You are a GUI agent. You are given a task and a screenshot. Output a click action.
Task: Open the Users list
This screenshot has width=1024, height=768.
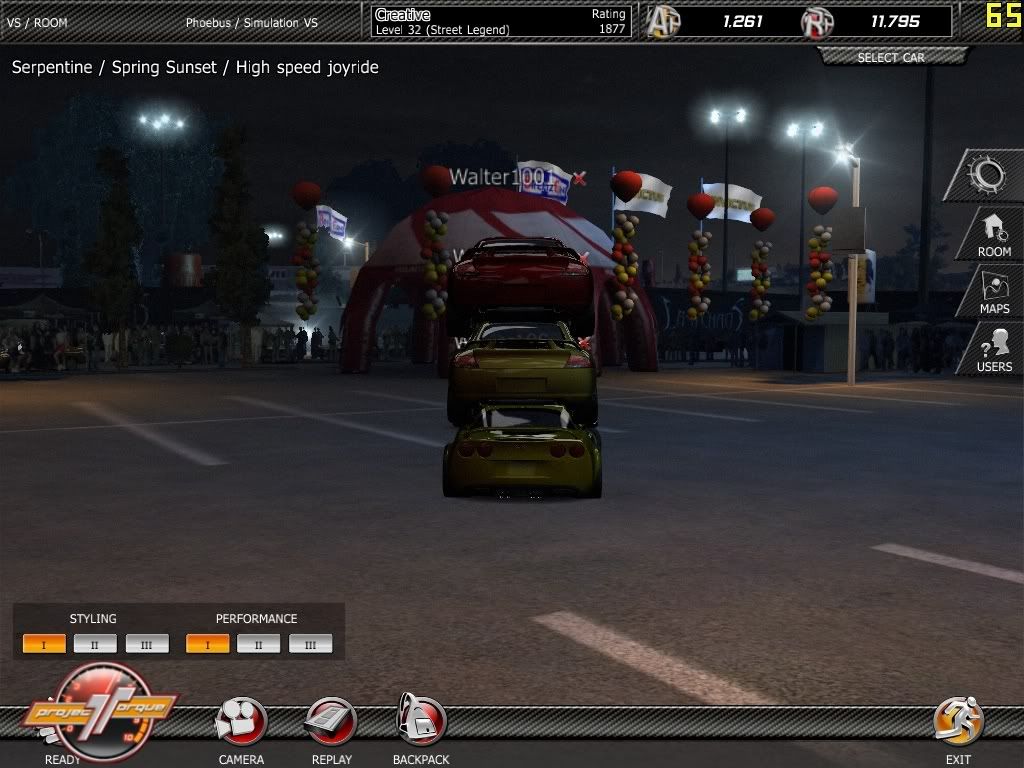pyautogui.click(x=994, y=351)
